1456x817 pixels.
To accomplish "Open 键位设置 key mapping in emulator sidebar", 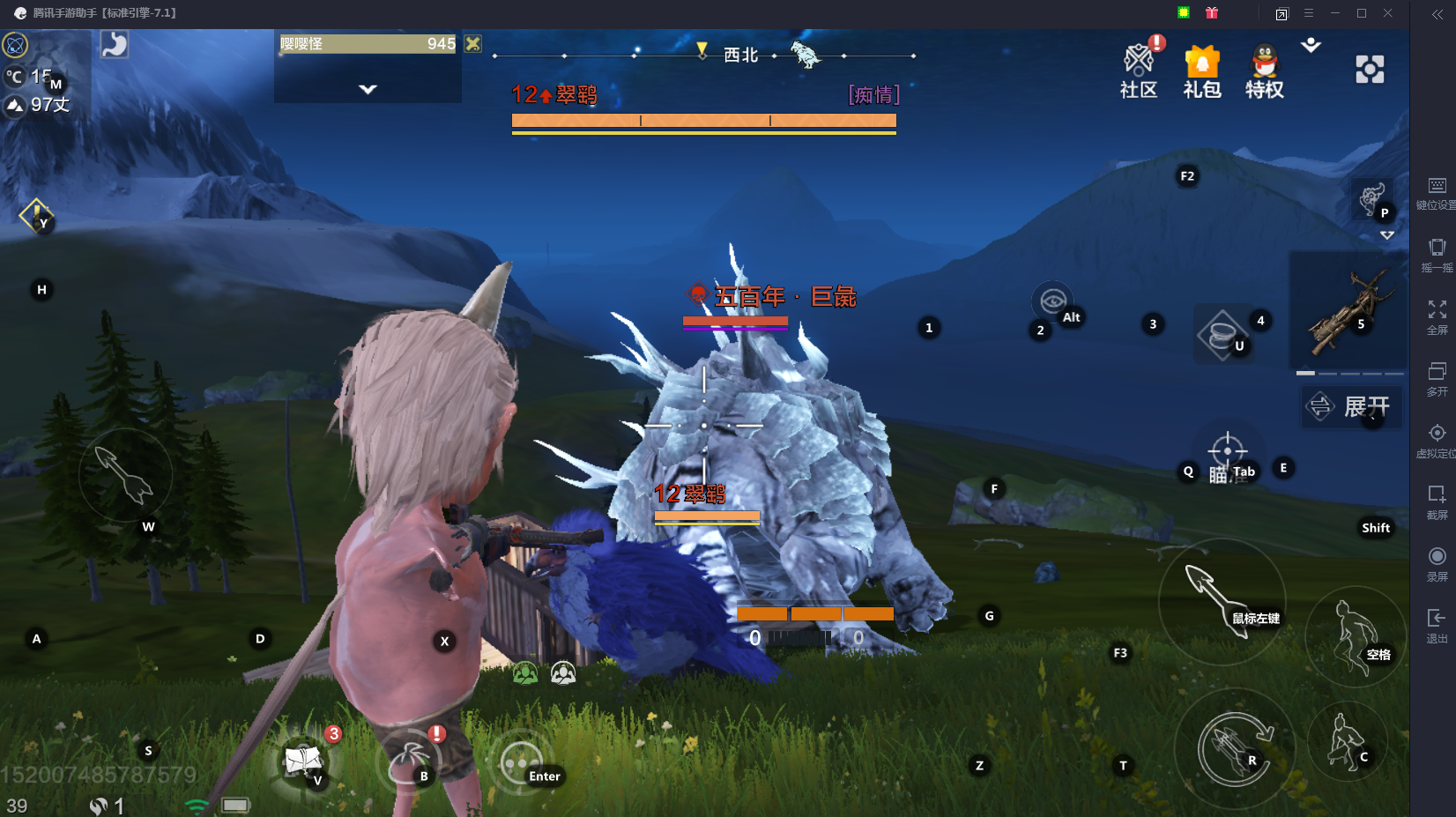I will click(x=1437, y=193).
